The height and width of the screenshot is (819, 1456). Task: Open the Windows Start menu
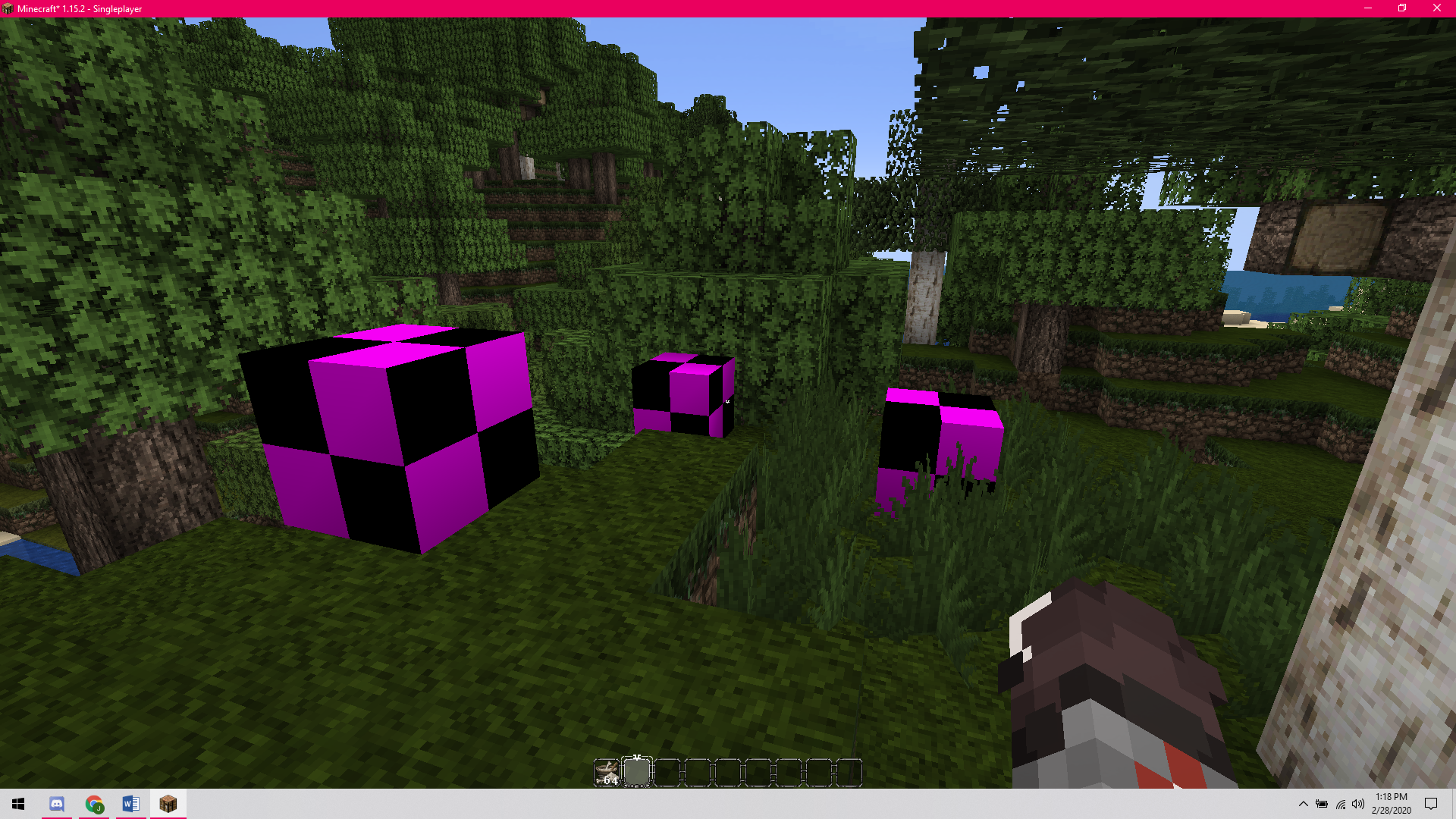[x=18, y=804]
